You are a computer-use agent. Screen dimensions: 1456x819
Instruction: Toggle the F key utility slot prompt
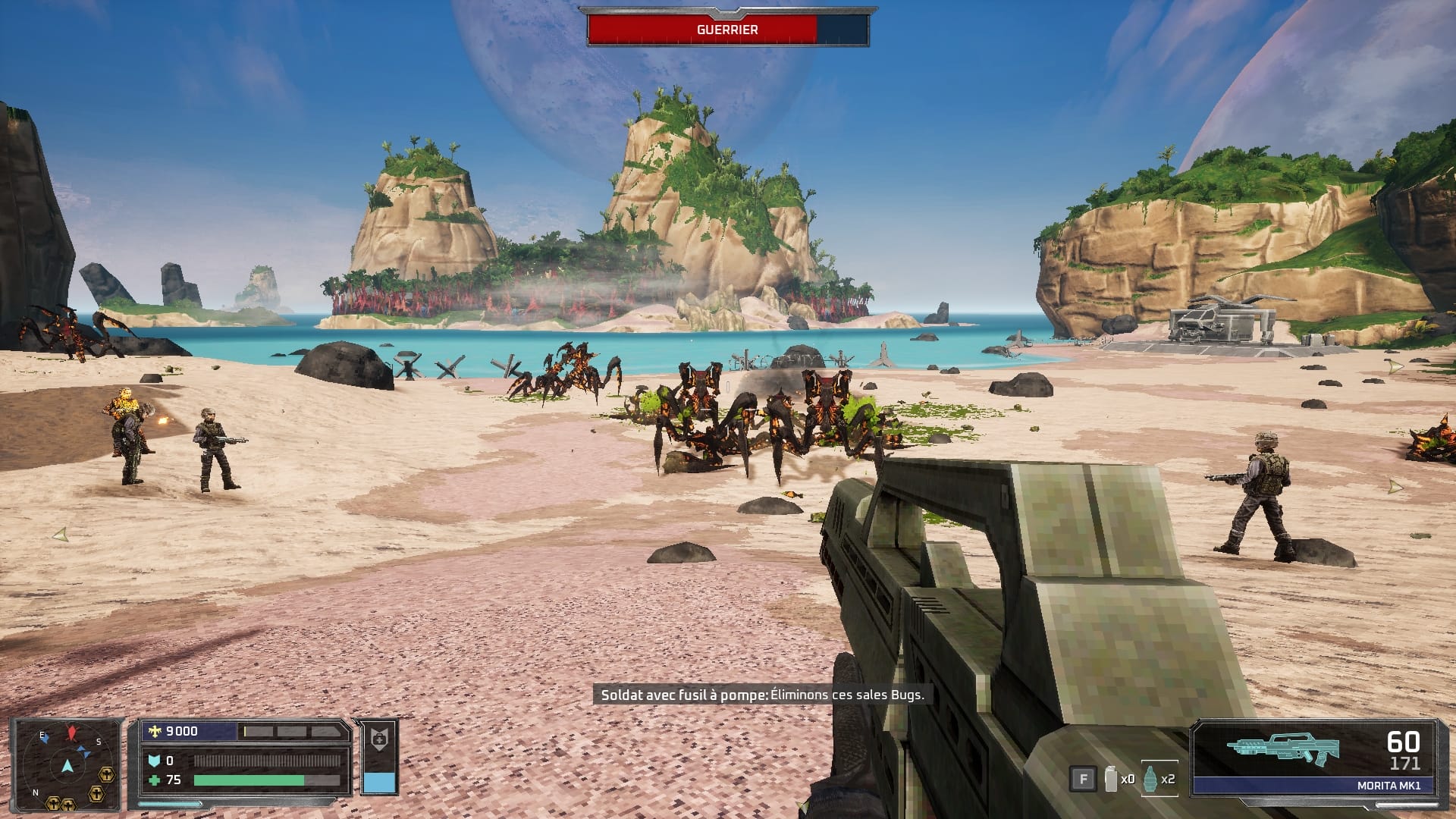click(1084, 778)
